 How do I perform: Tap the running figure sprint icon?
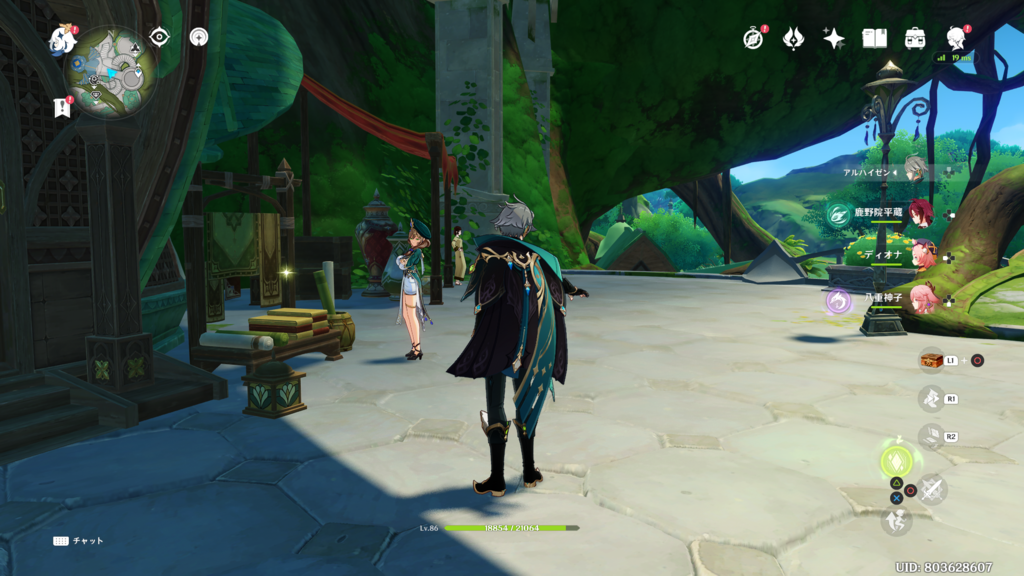pos(896,520)
